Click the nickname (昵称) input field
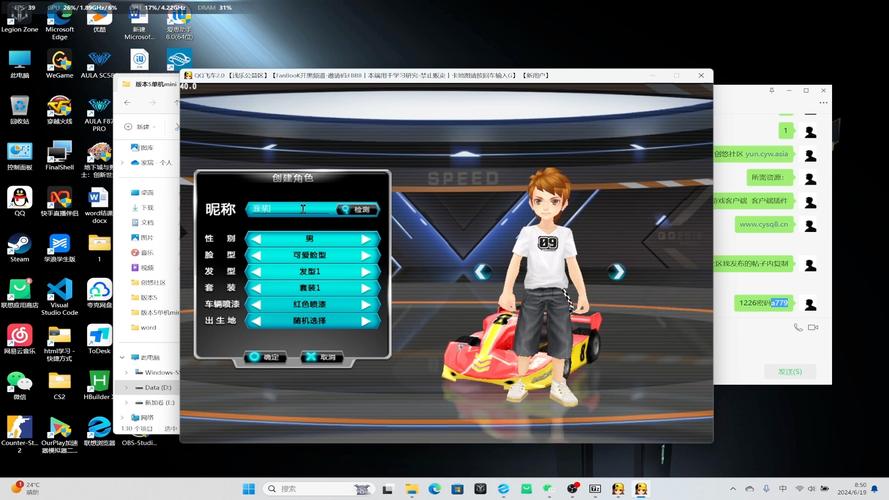This screenshot has height=500, width=889. click(290, 209)
